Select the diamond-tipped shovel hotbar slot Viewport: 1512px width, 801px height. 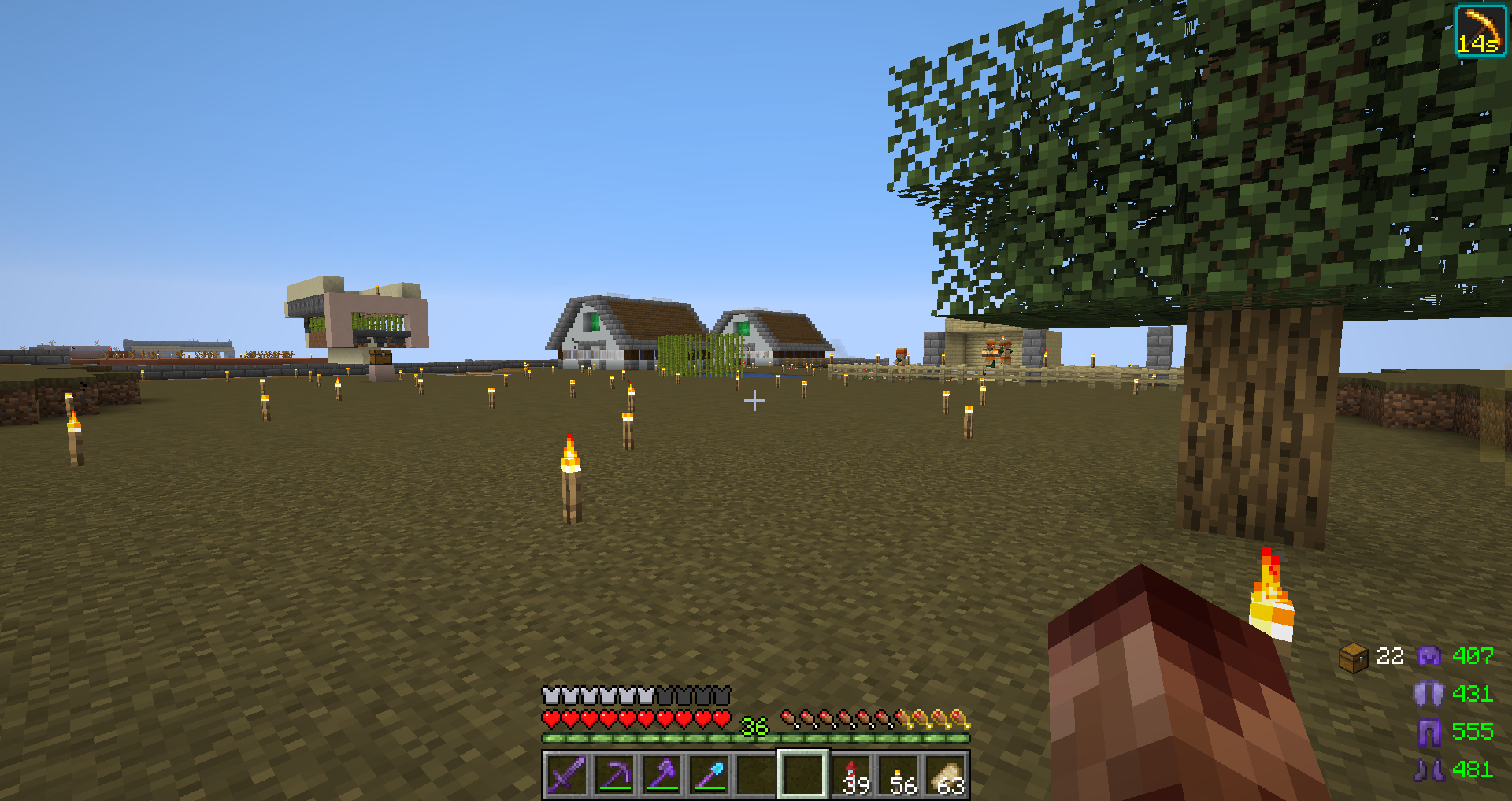coord(708,775)
